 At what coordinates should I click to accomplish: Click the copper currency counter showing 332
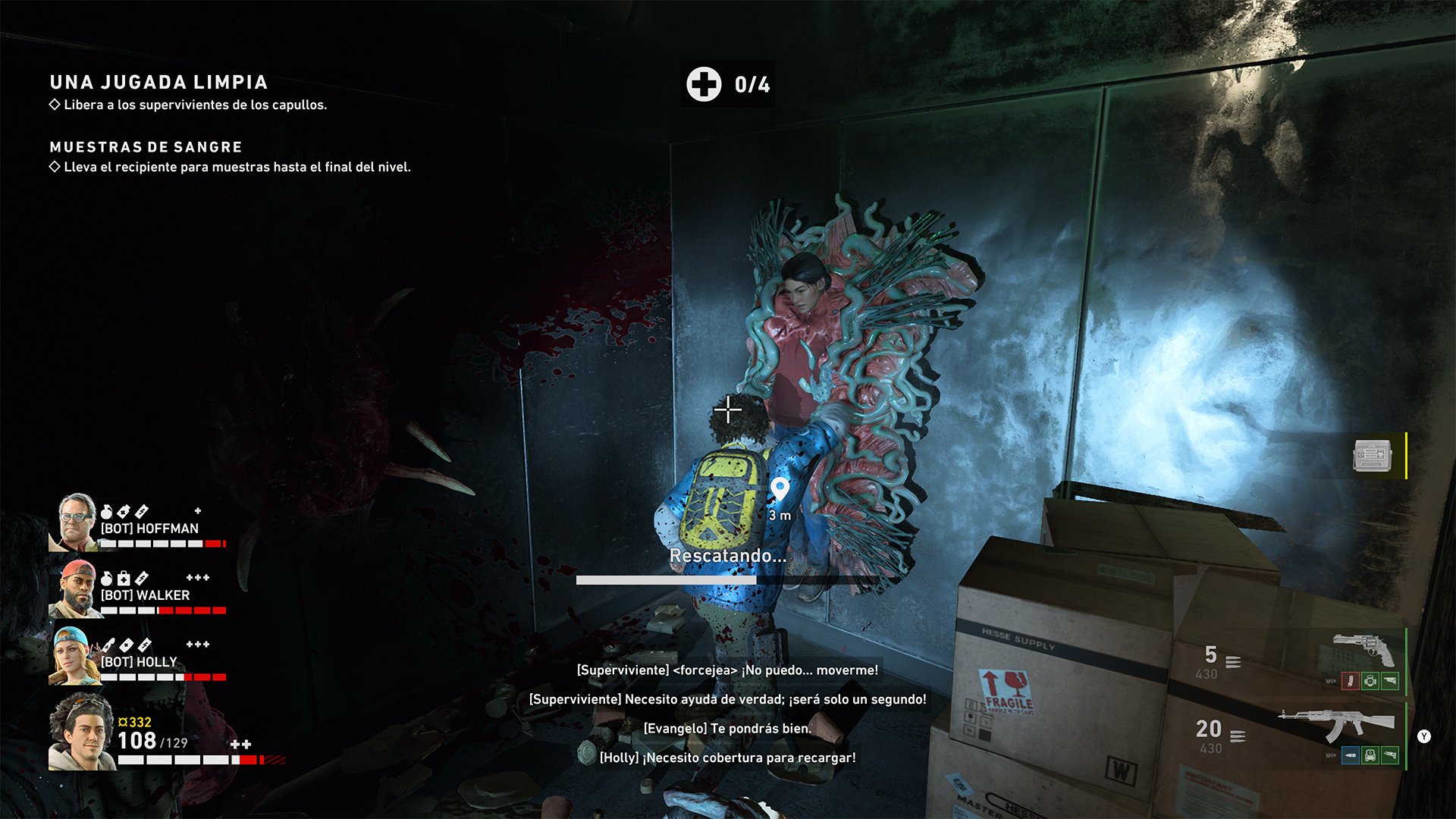135,722
